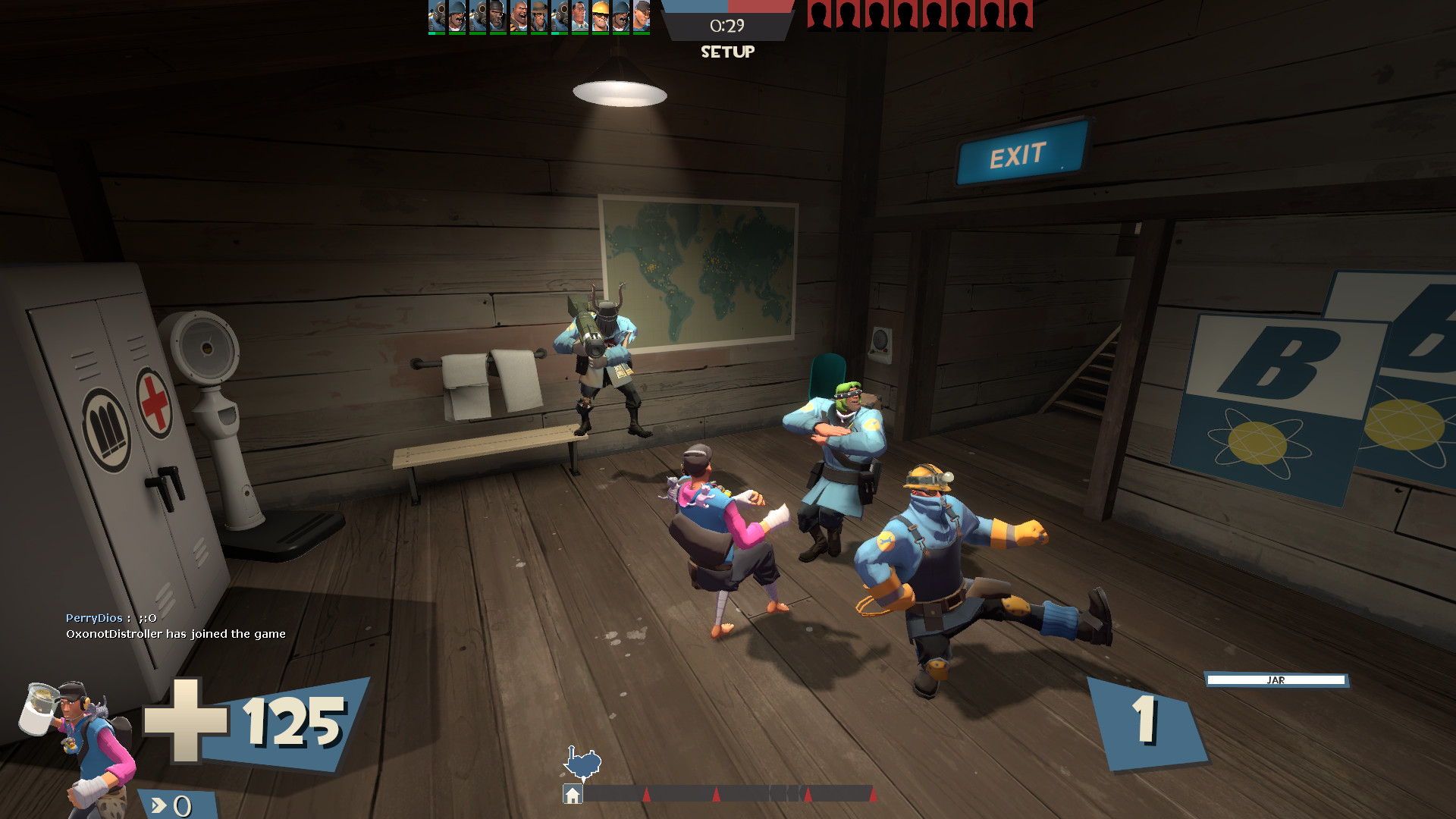1456x819 pixels.
Task: Click the Sniper avatar wearing the slouch hat
Action: coord(538,17)
